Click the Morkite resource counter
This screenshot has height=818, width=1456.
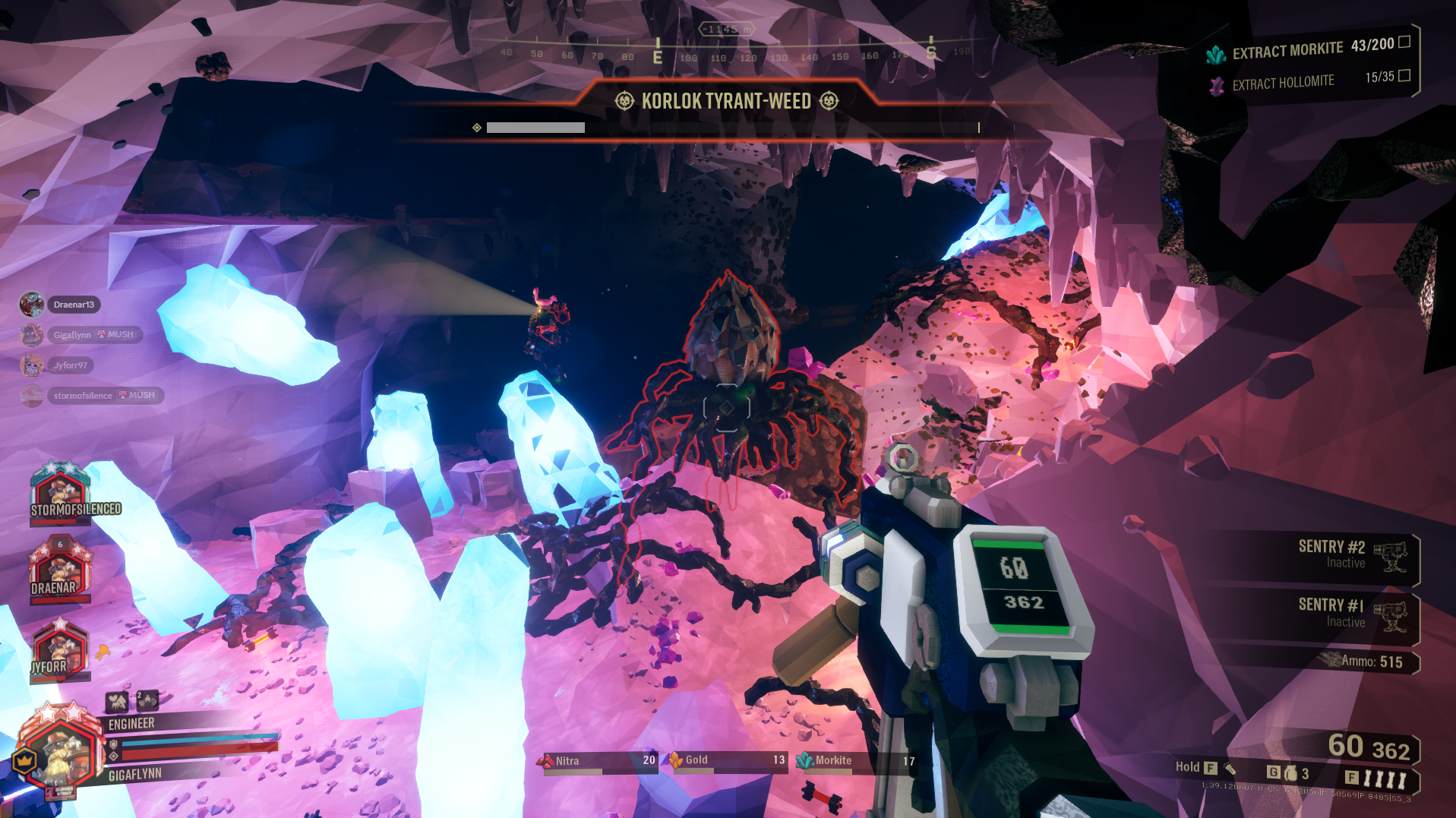pos(856,761)
